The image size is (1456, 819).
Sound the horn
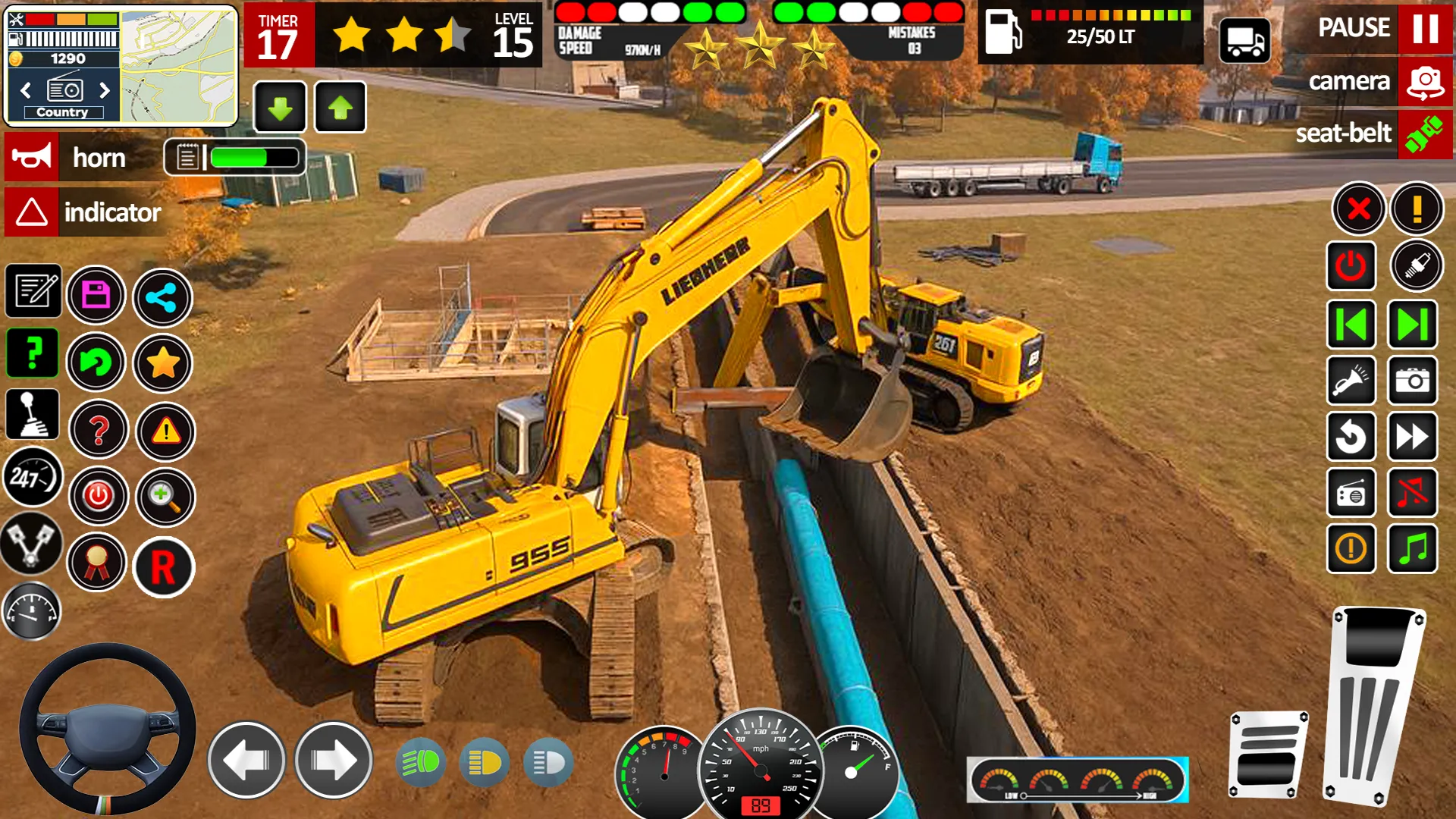click(x=32, y=158)
